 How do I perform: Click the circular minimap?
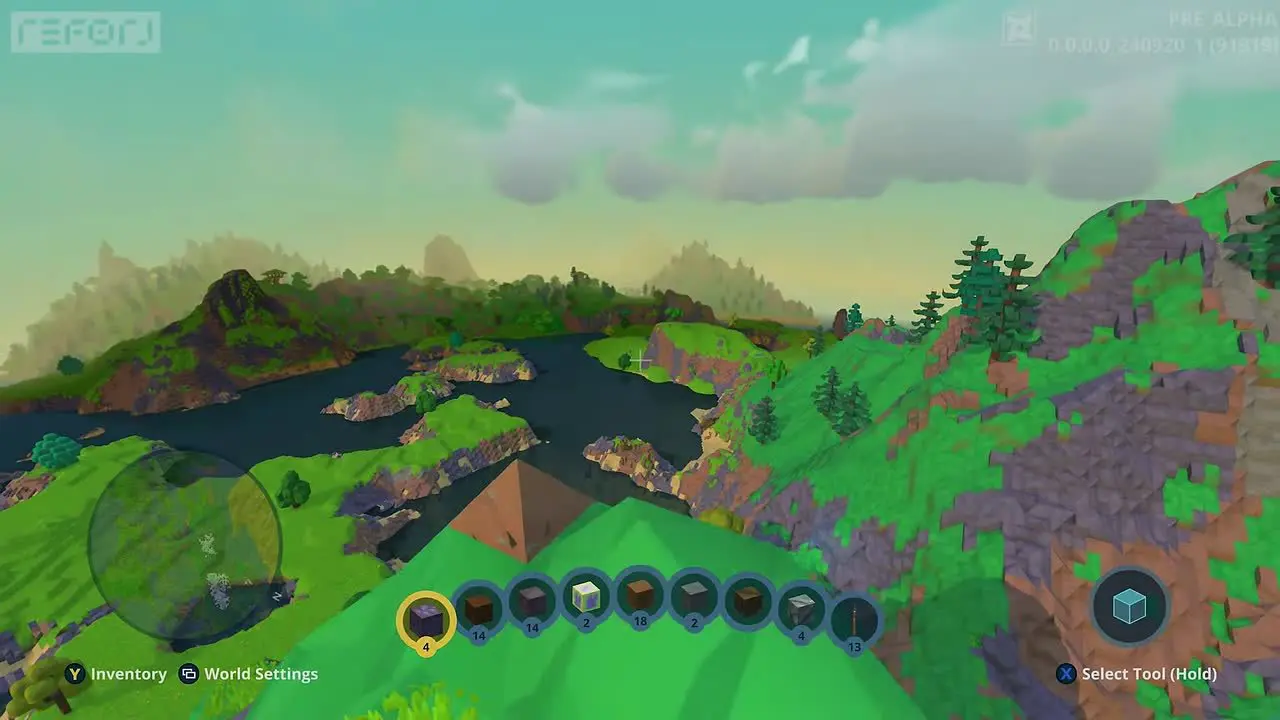(x=185, y=545)
